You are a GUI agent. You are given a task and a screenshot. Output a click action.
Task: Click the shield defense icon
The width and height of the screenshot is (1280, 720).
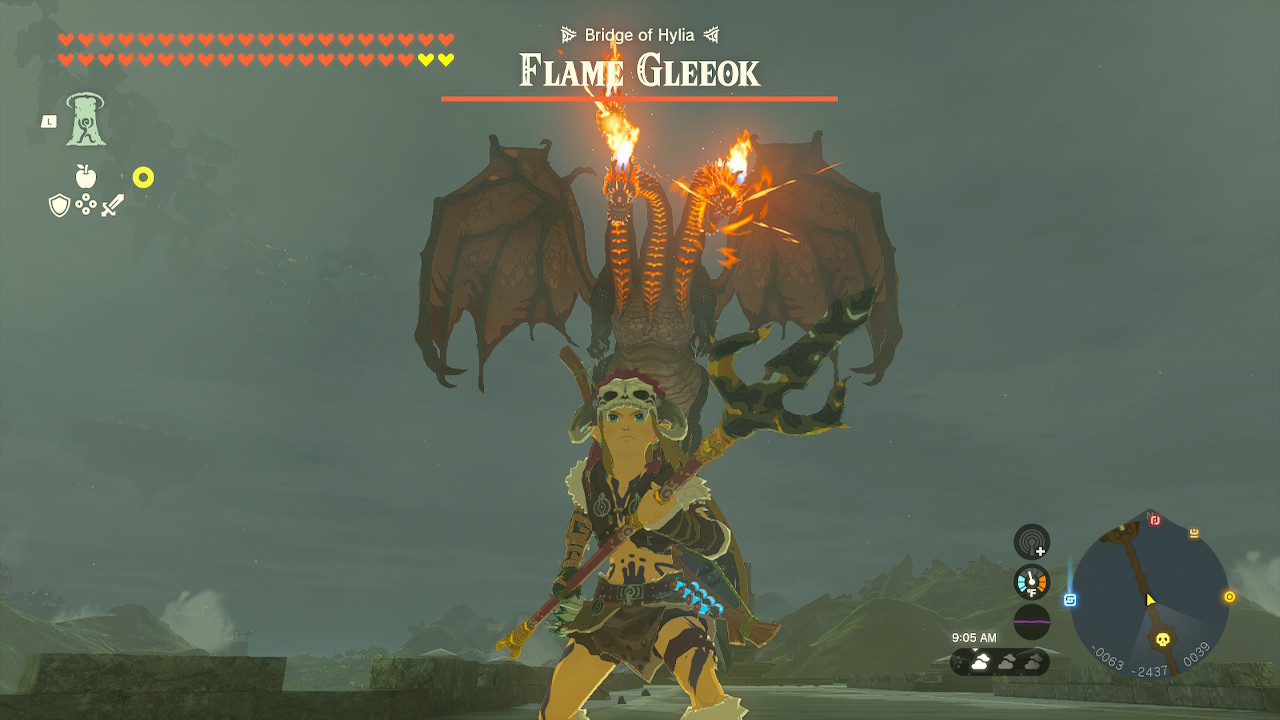59,204
